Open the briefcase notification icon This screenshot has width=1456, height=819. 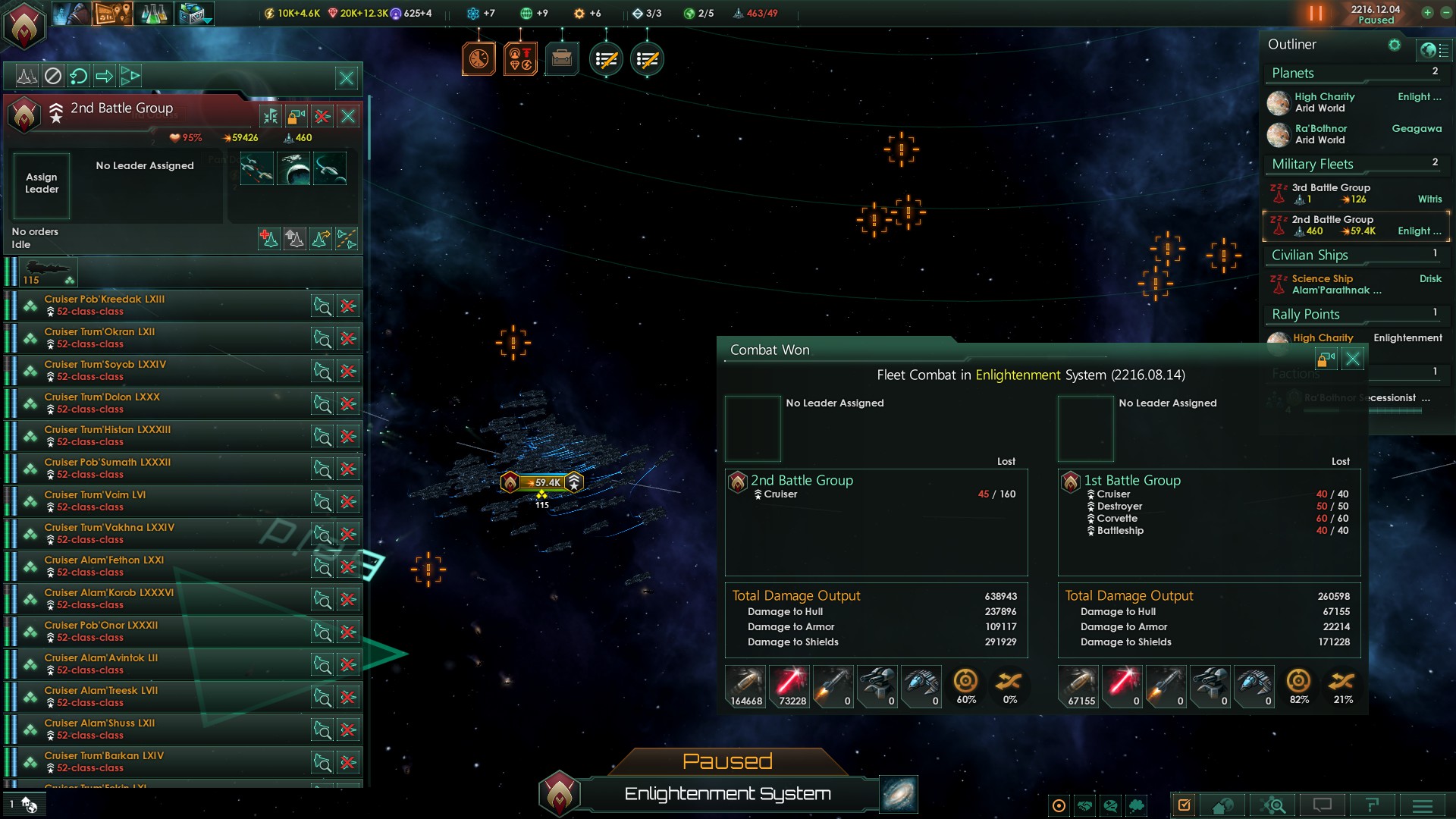click(562, 58)
